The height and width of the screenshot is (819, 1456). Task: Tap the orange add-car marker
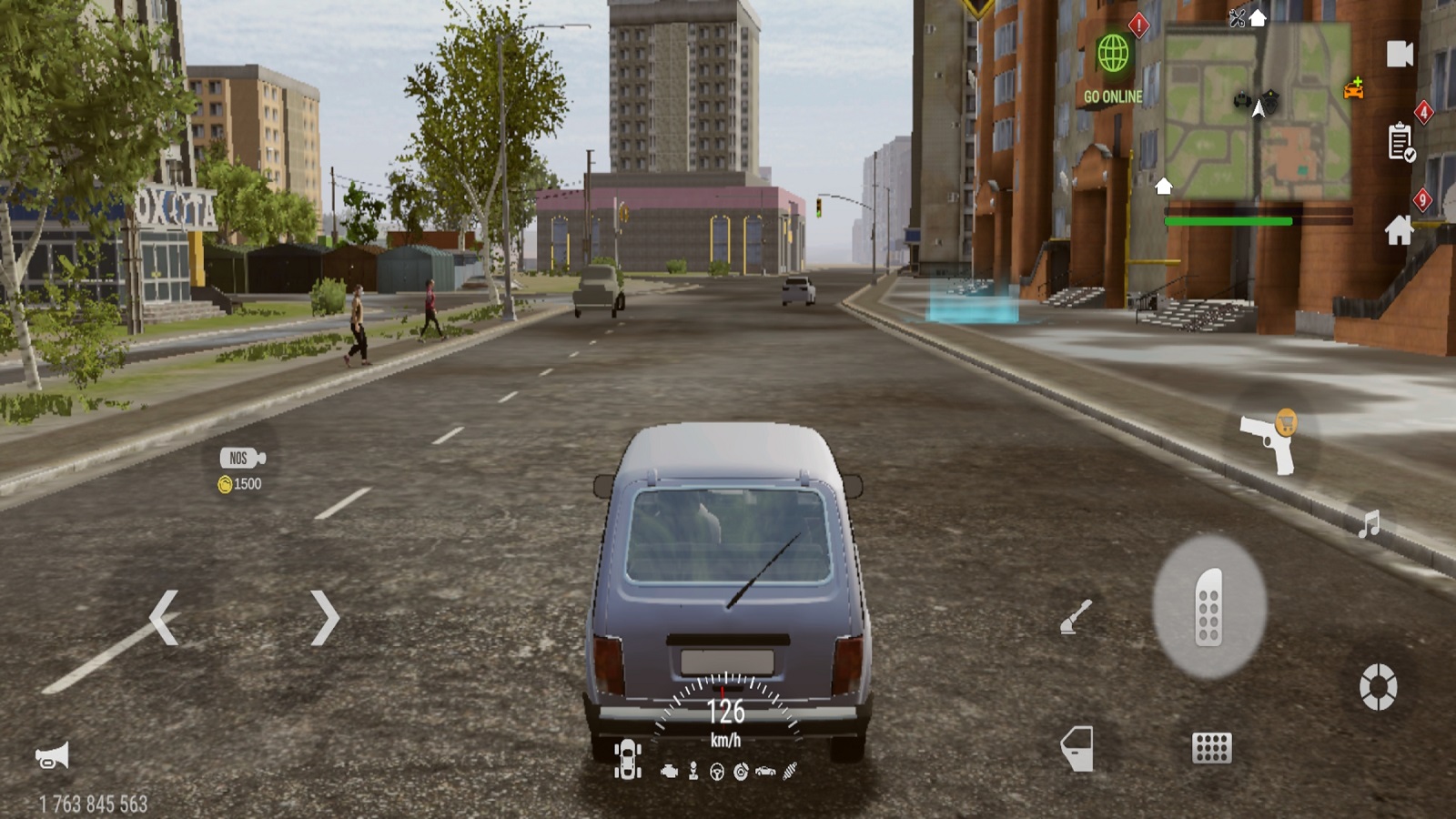(1354, 89)
